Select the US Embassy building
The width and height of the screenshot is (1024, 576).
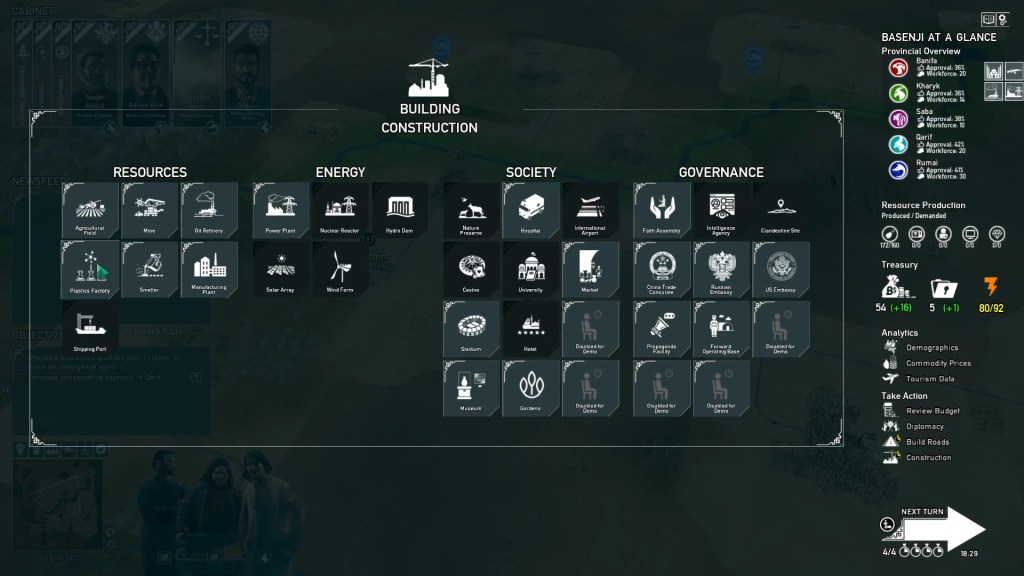(781, 269)
